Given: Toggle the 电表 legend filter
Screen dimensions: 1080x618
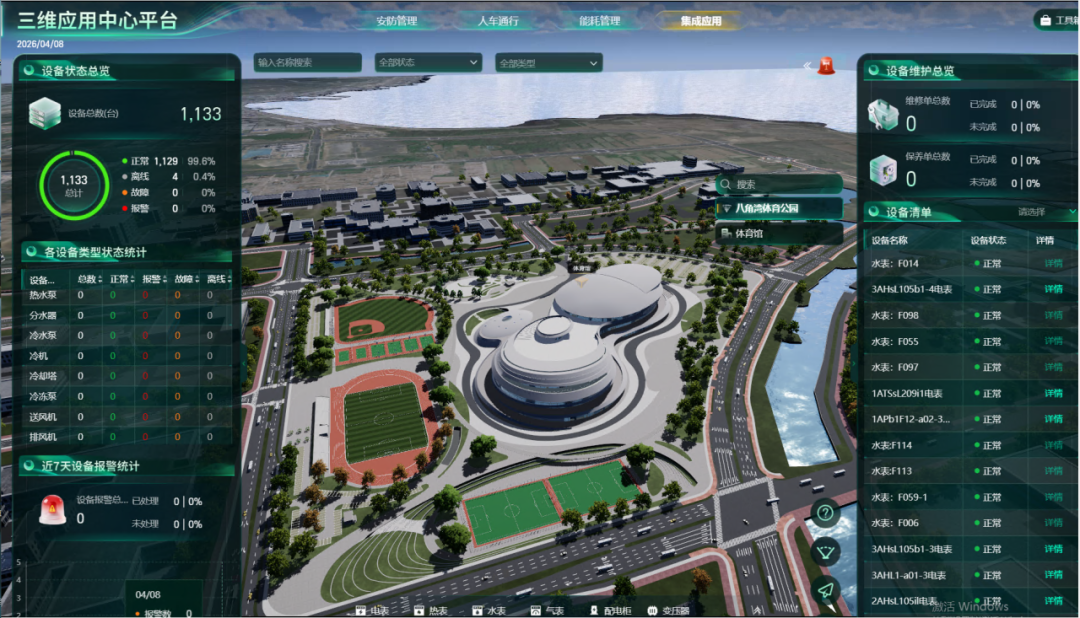Looking at the screenshot, I should coord(372,609).
